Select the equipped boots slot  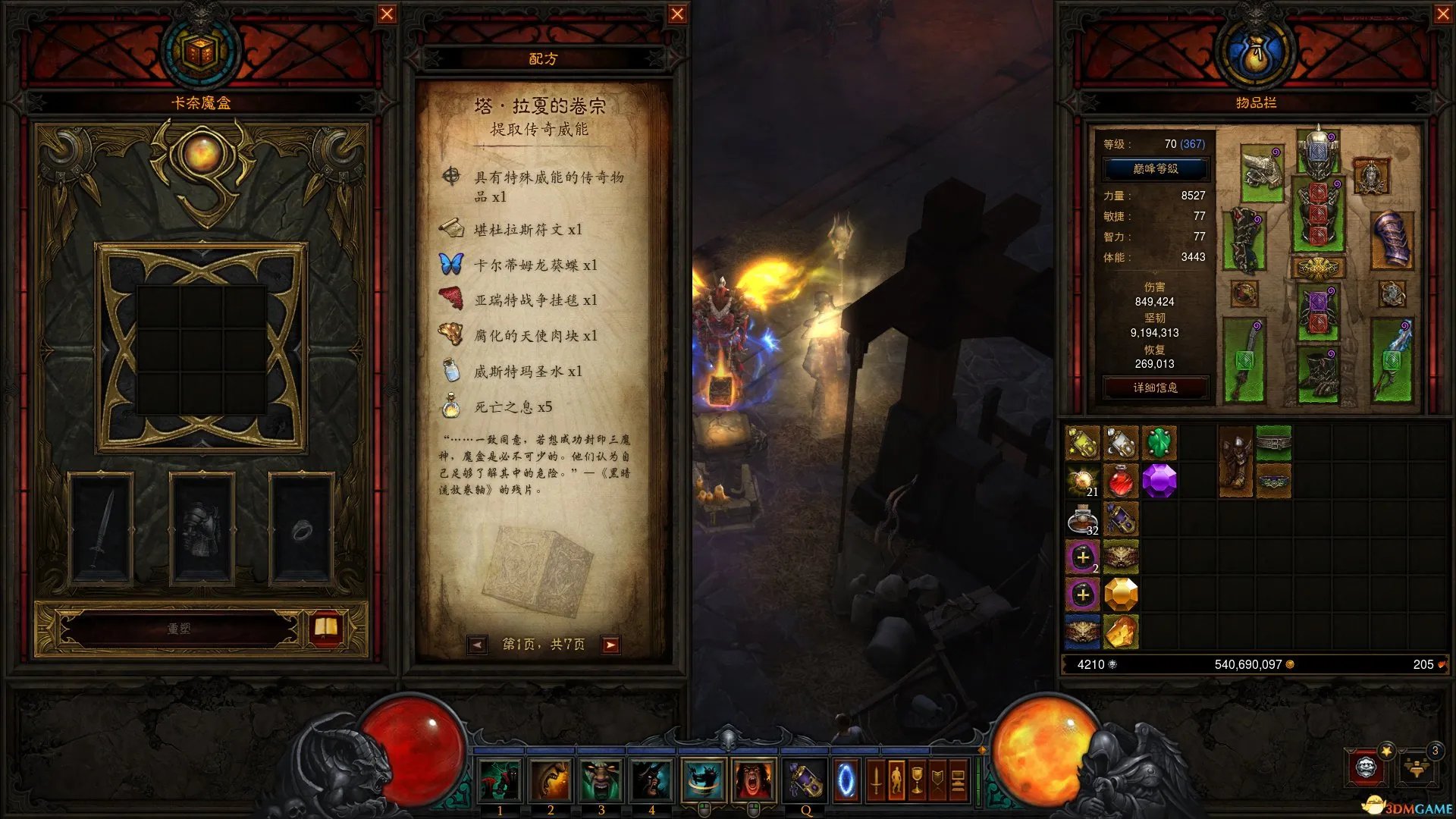1318,374
